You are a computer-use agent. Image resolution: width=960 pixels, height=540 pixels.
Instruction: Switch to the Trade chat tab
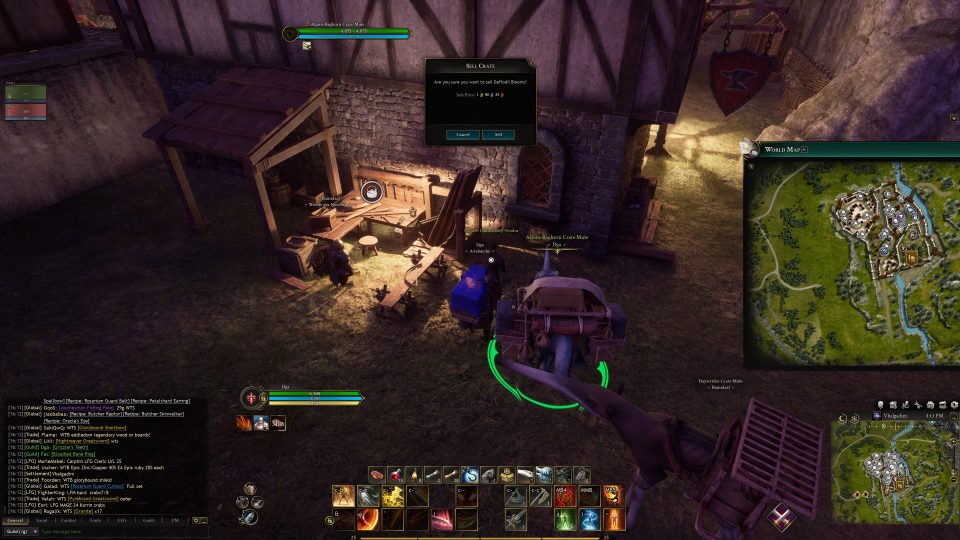point(95,520)
